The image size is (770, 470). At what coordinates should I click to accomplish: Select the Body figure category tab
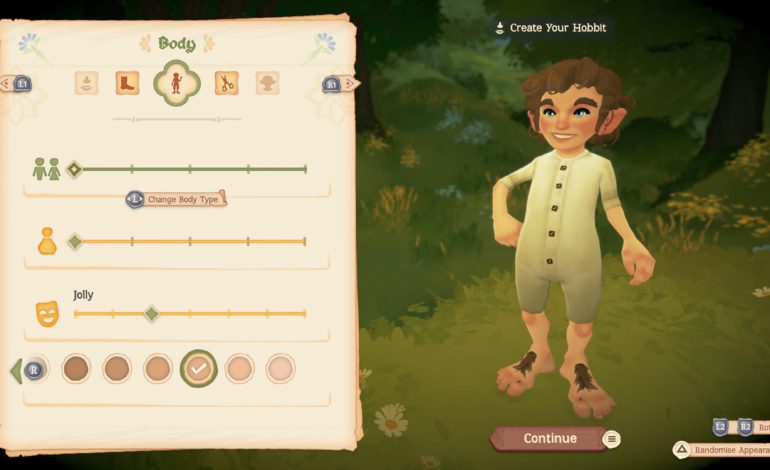point(176,83)
